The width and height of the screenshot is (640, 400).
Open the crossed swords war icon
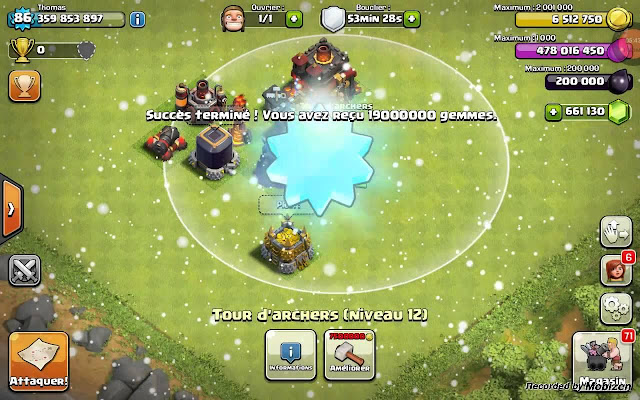coord(23,268)
